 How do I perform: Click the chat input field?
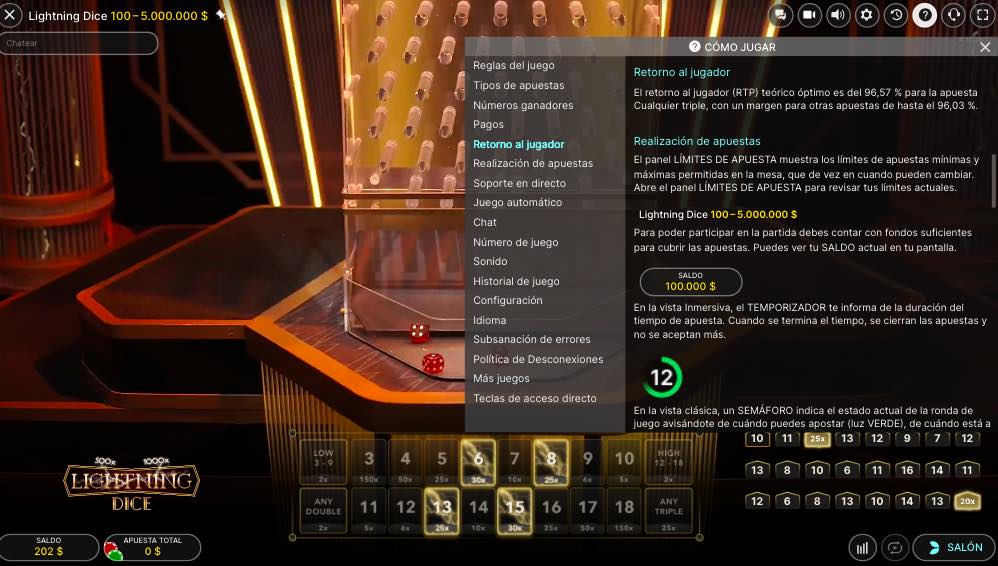[80, 43]
